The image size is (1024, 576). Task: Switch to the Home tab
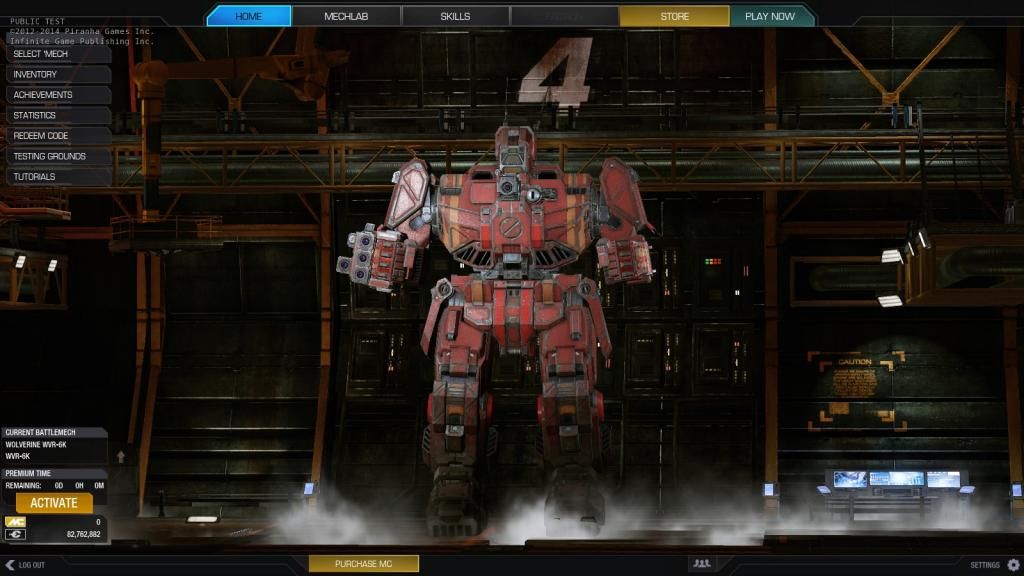249,16
